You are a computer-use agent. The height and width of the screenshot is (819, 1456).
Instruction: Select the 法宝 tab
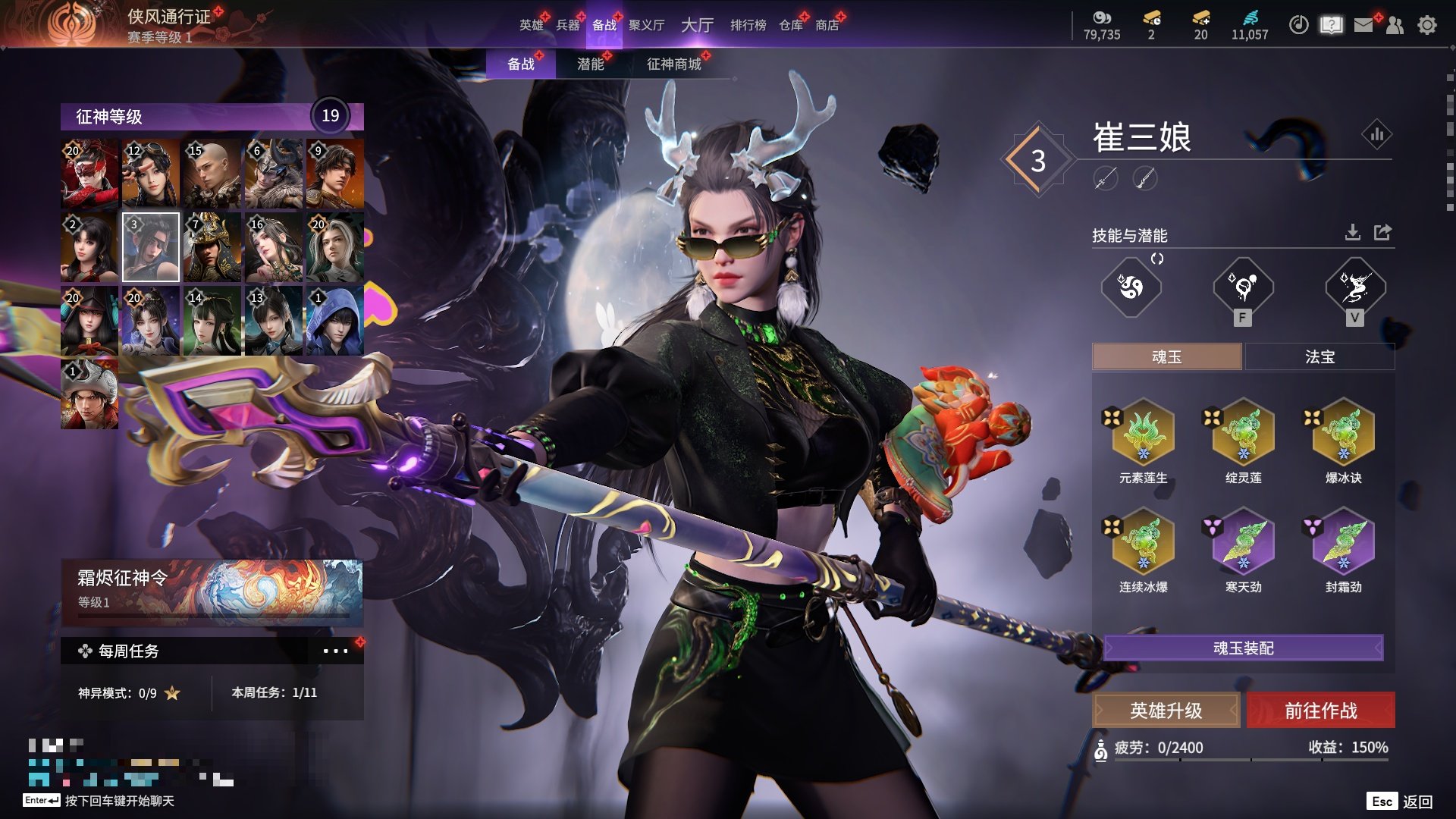(x=1319, y=356)
